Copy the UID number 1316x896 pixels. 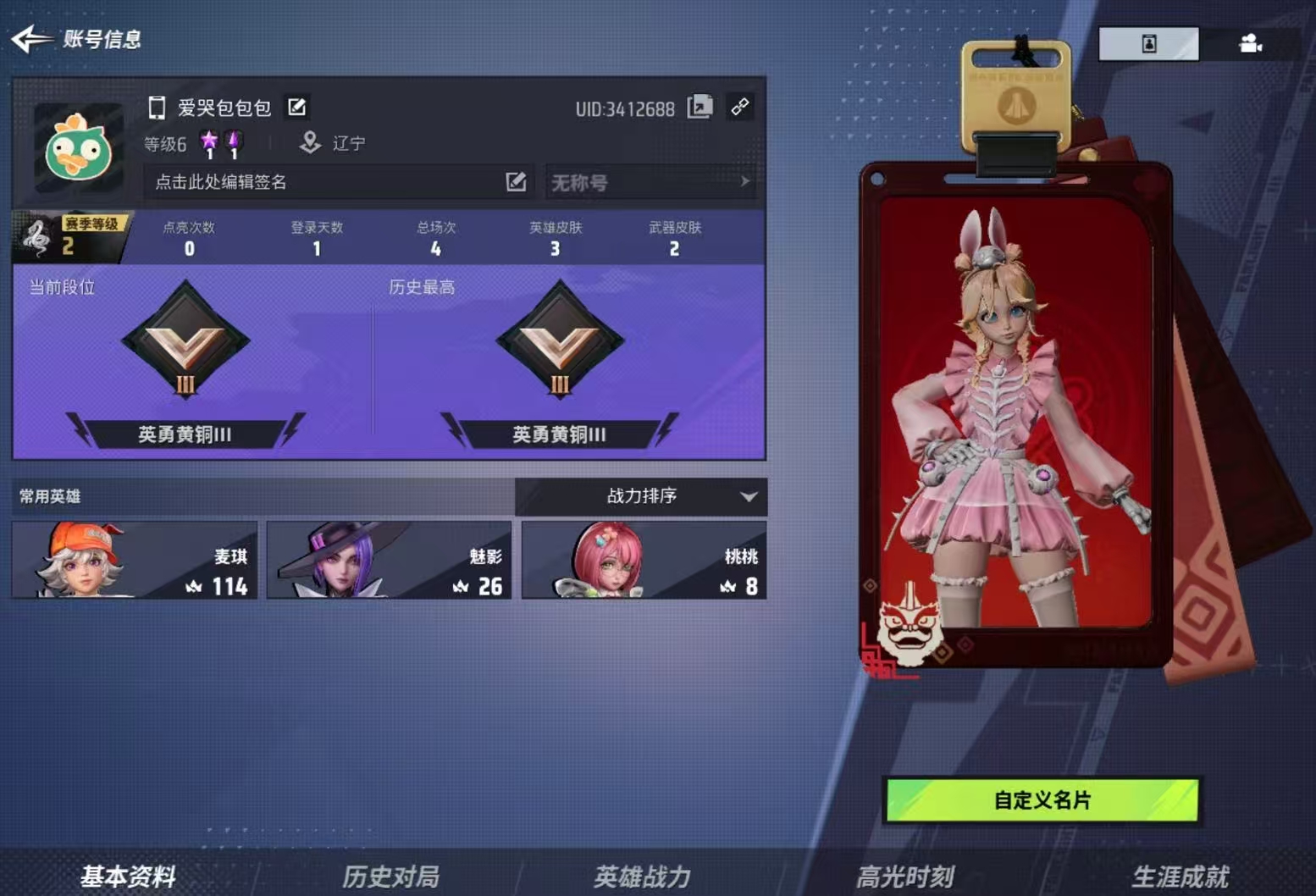click(699, 107)
